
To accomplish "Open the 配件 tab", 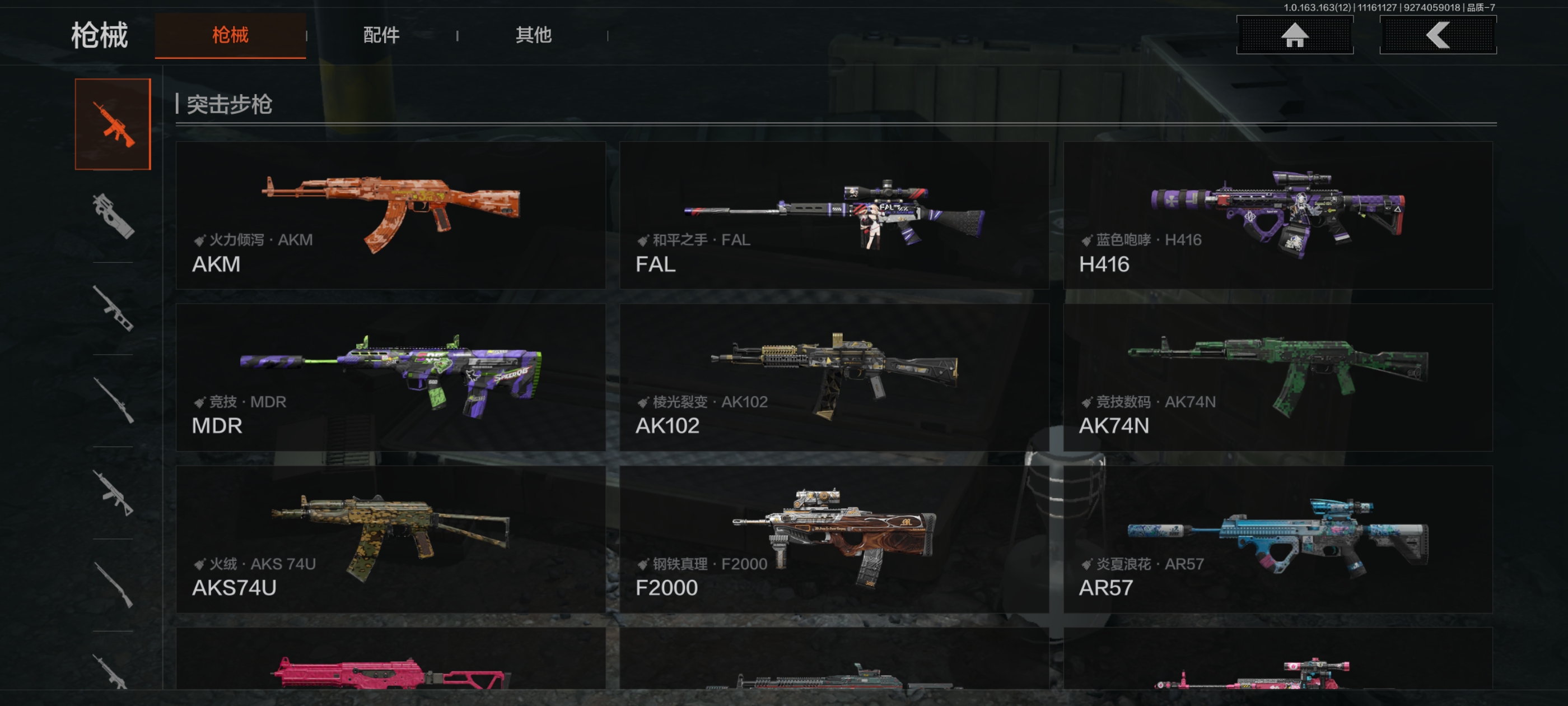I will 381,35.
